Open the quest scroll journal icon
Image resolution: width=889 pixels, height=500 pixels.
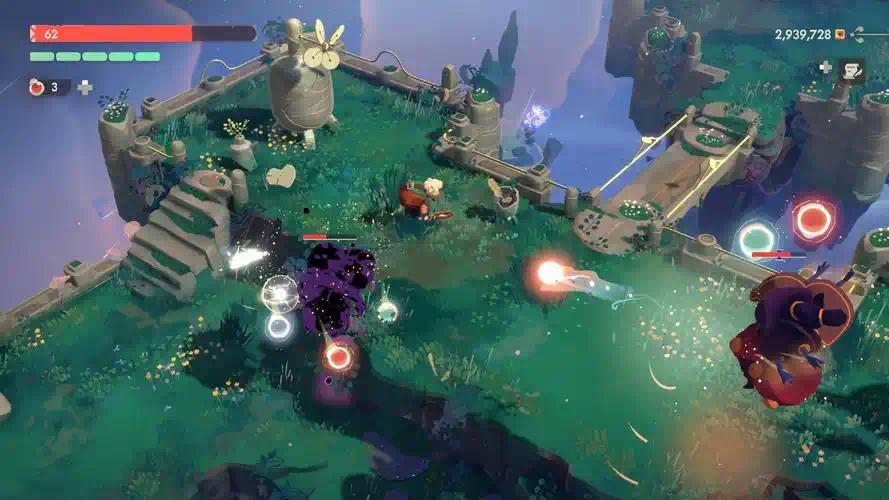[852, 69]
